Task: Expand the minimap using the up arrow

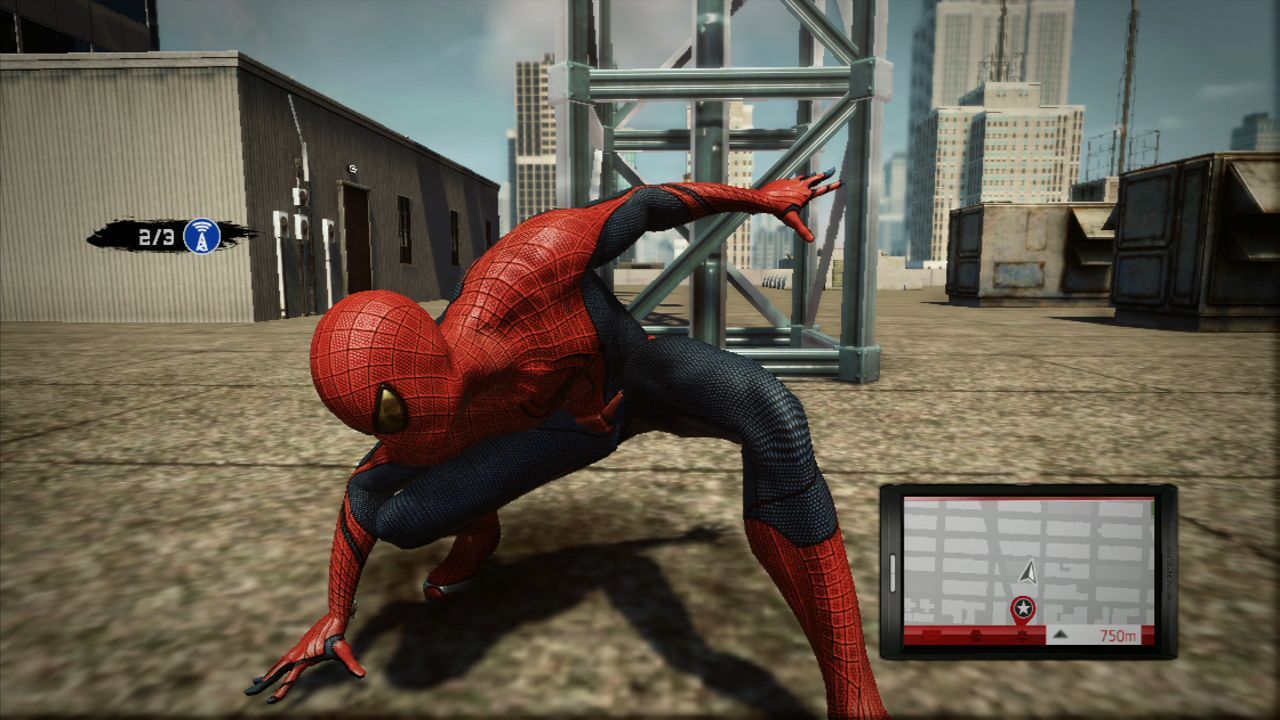Action: (1060, 634)
